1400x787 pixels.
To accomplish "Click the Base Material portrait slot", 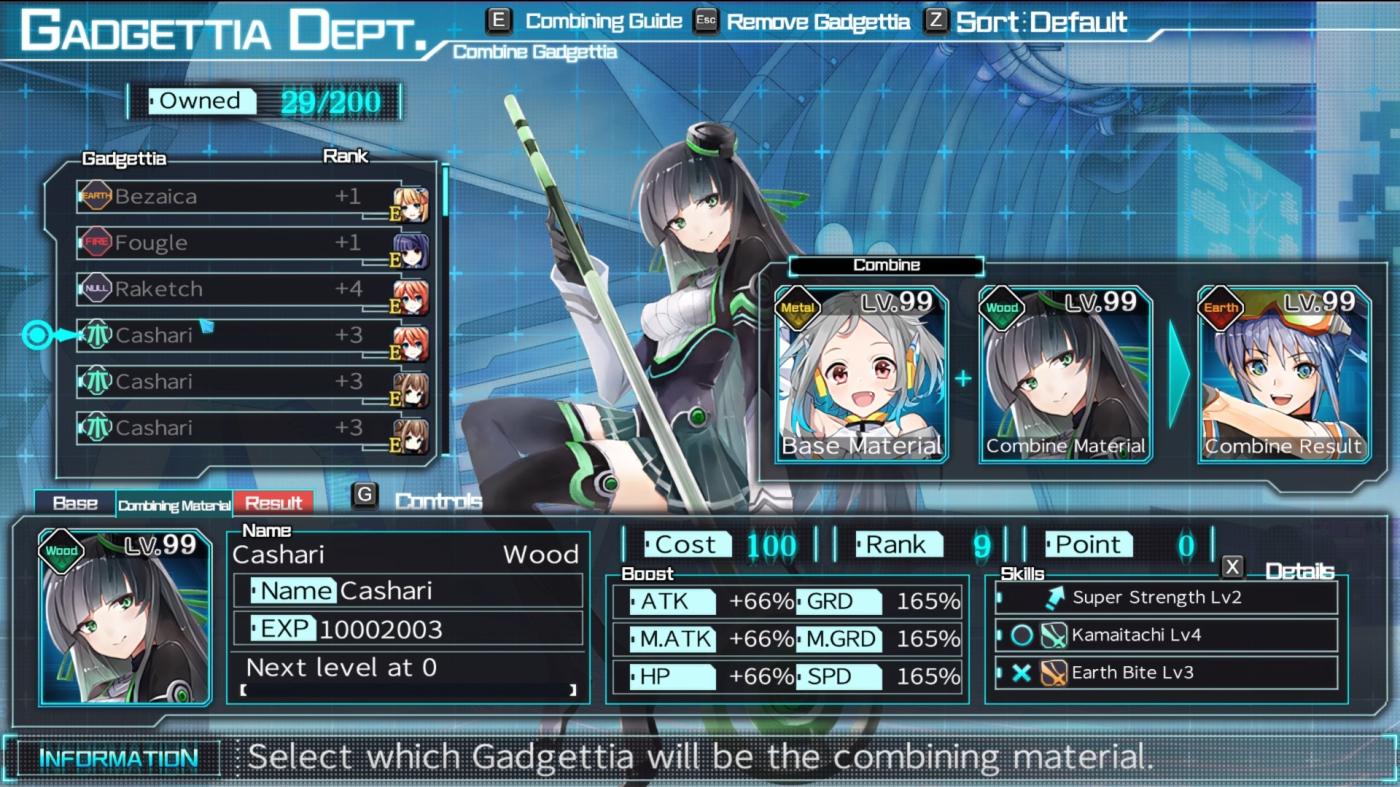I will coord(861,375).
